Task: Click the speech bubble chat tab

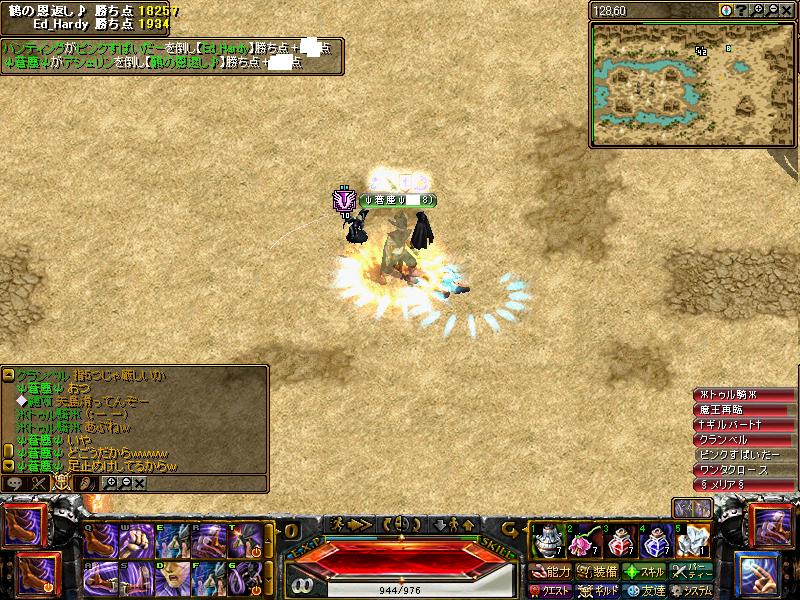Action: [15, 483]
